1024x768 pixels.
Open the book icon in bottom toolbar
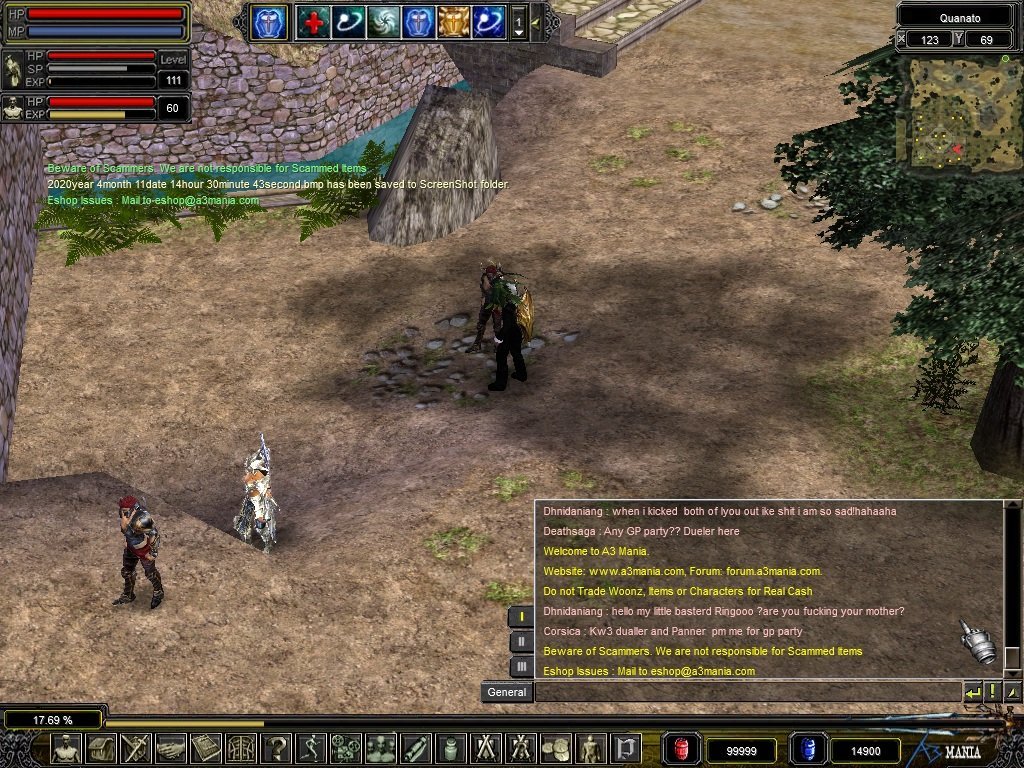pos(206,748)
